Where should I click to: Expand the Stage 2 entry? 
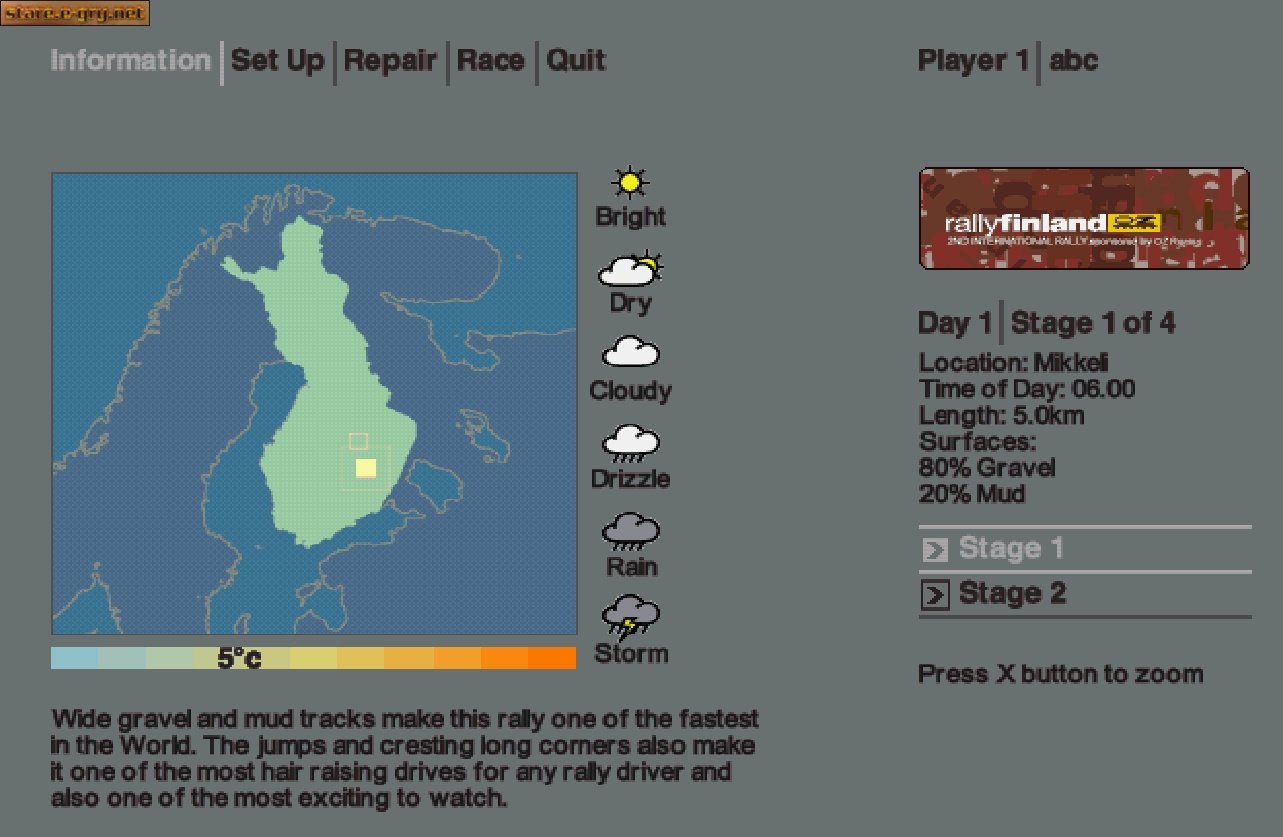pyautogui.click(x=1013, y=593)
